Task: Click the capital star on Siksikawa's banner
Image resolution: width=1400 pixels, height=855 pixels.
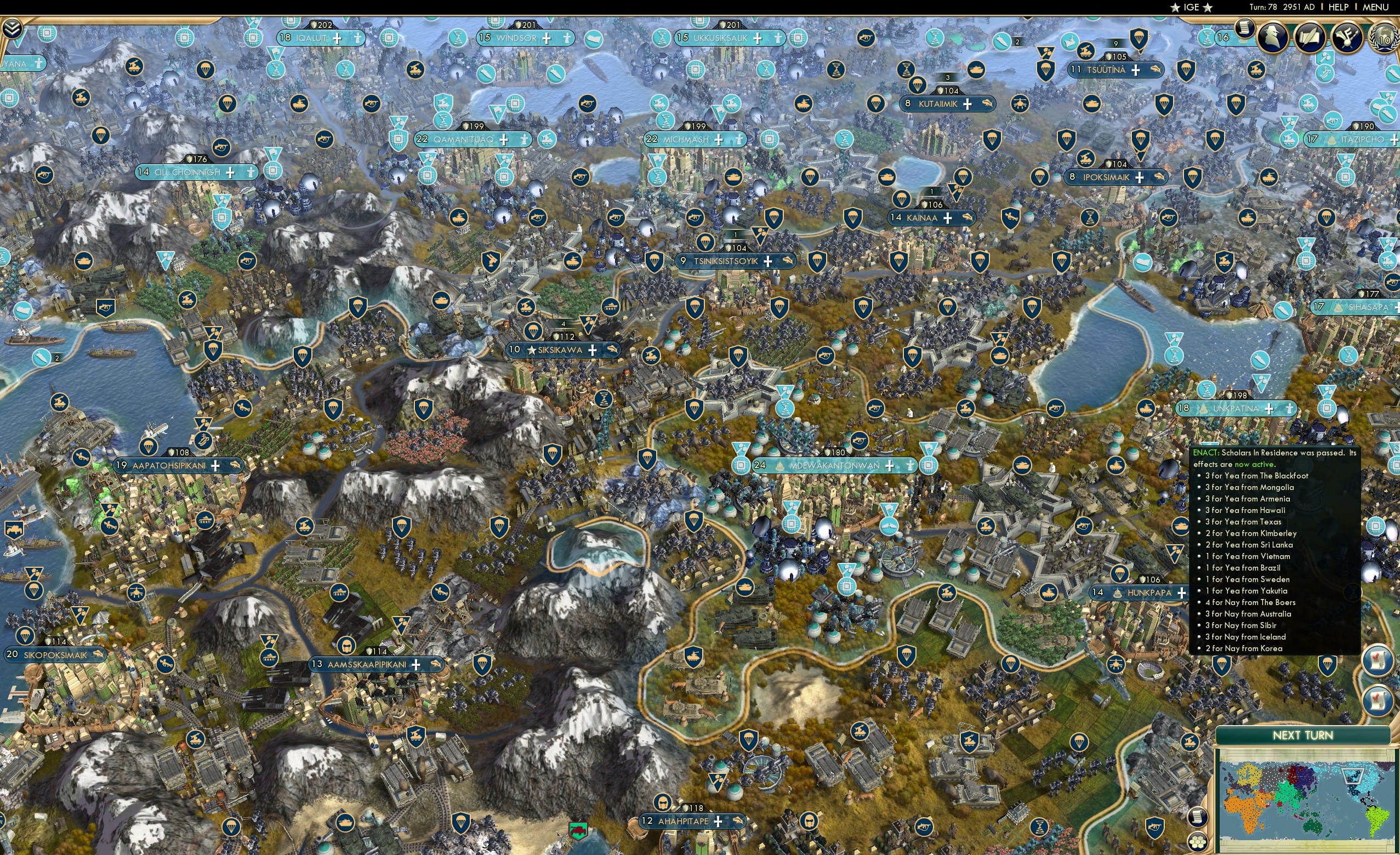Action: click(532, 351)
